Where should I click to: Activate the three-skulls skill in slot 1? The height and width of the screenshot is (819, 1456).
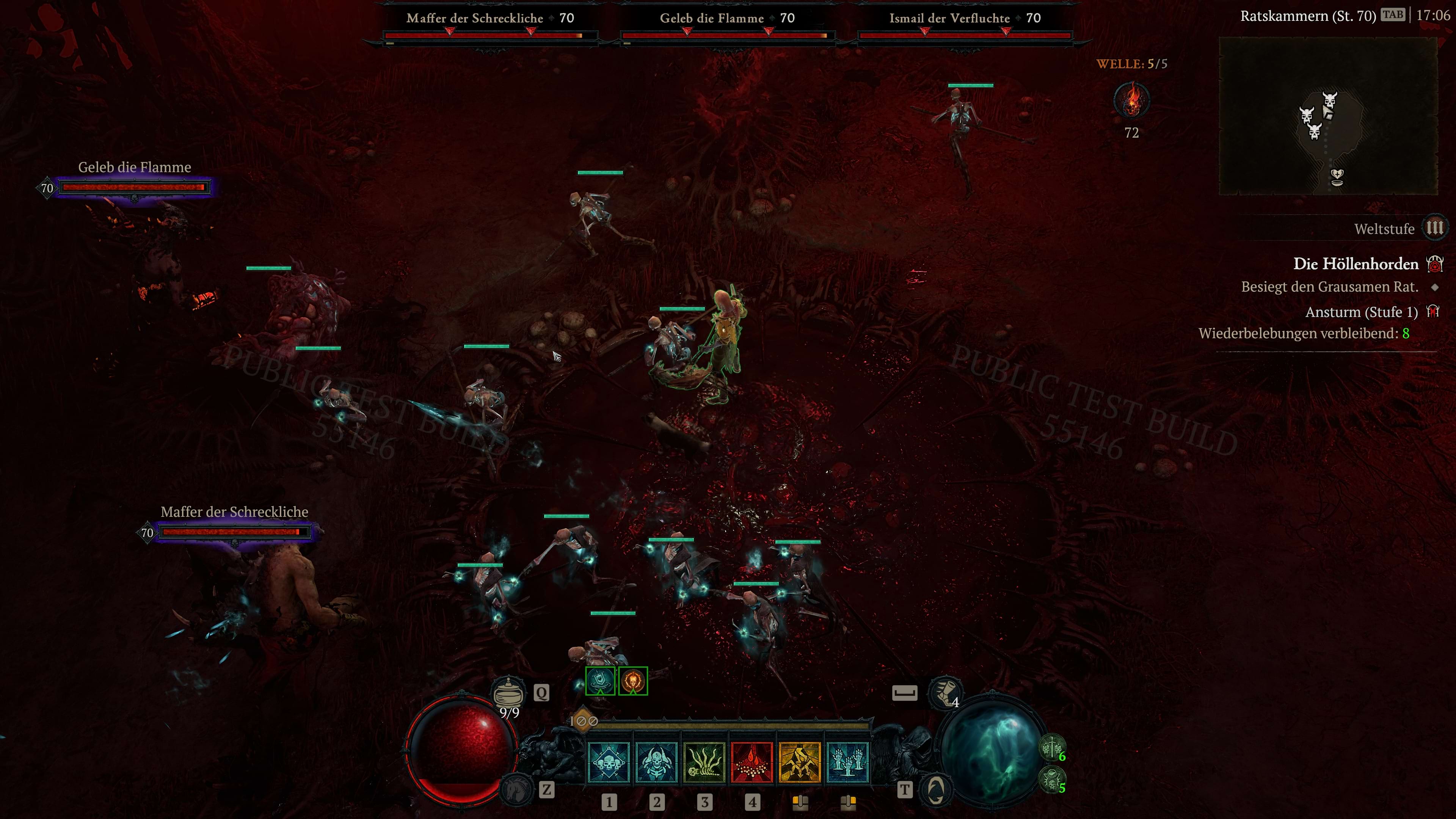pyautogui.click(x=609, y=763)
